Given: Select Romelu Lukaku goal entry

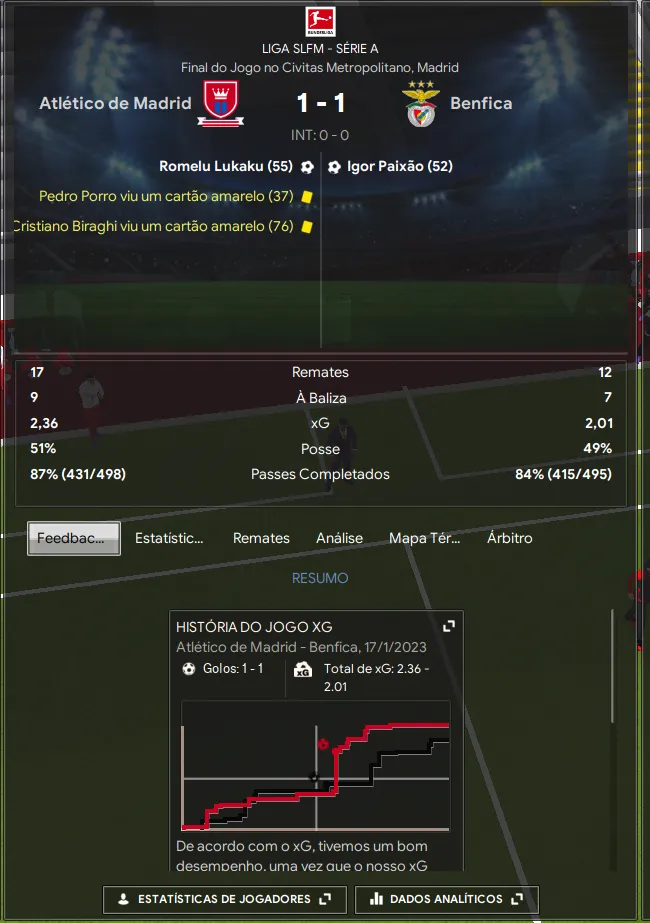Looking at the screenshot, I should click(x=226, y=167).
